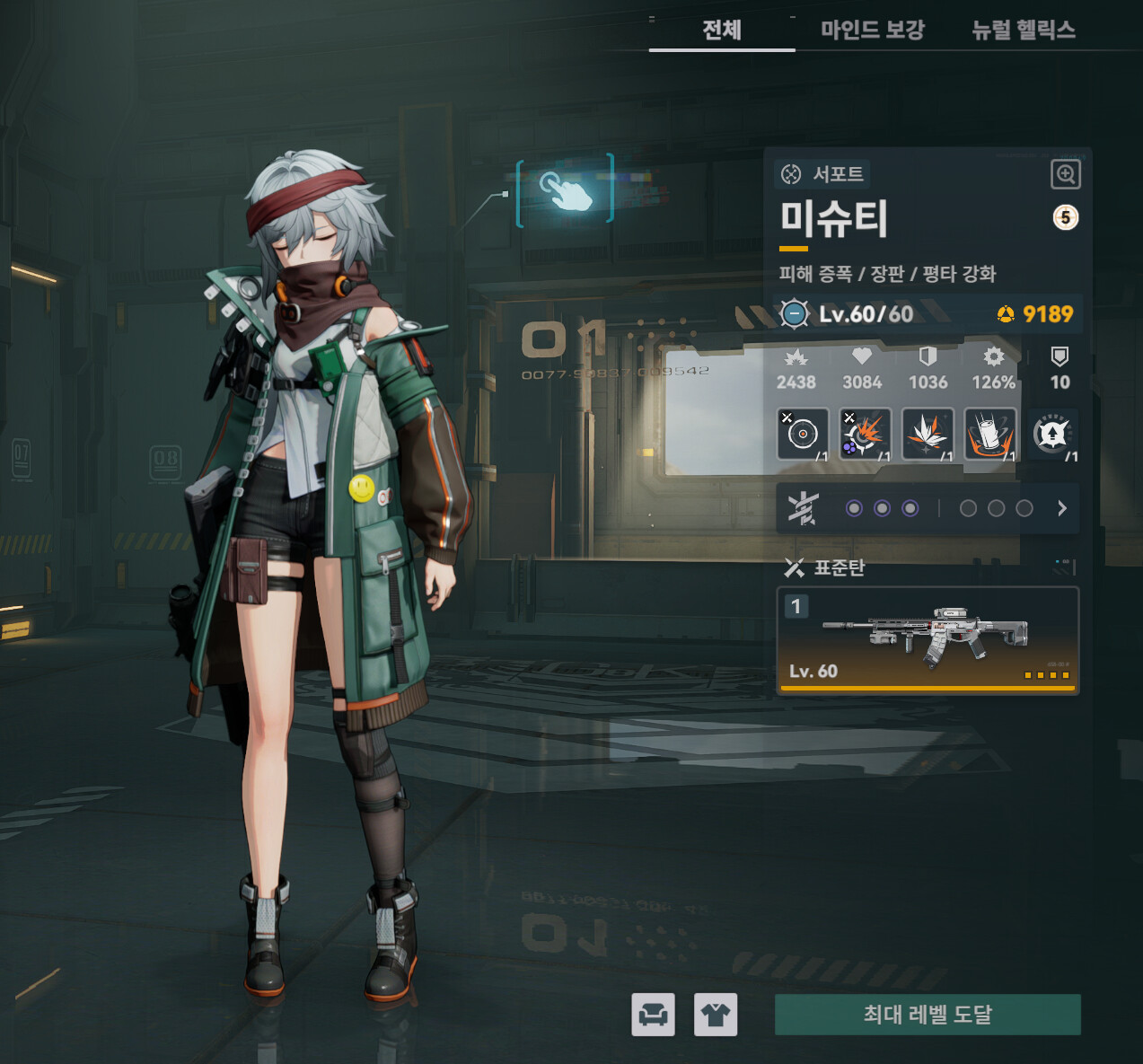1143x1064 pixels.
Task: Click the magnifier detail view button
Action: click(1065, 174)
